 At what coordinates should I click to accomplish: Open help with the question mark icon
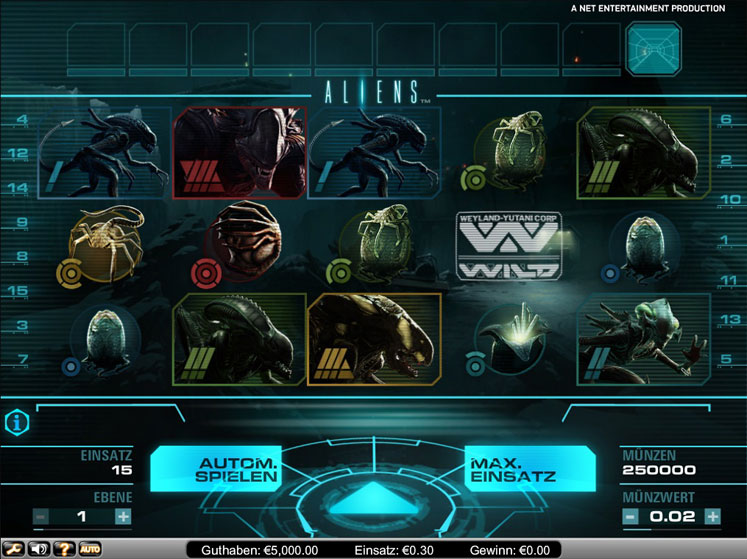(65, 549)
